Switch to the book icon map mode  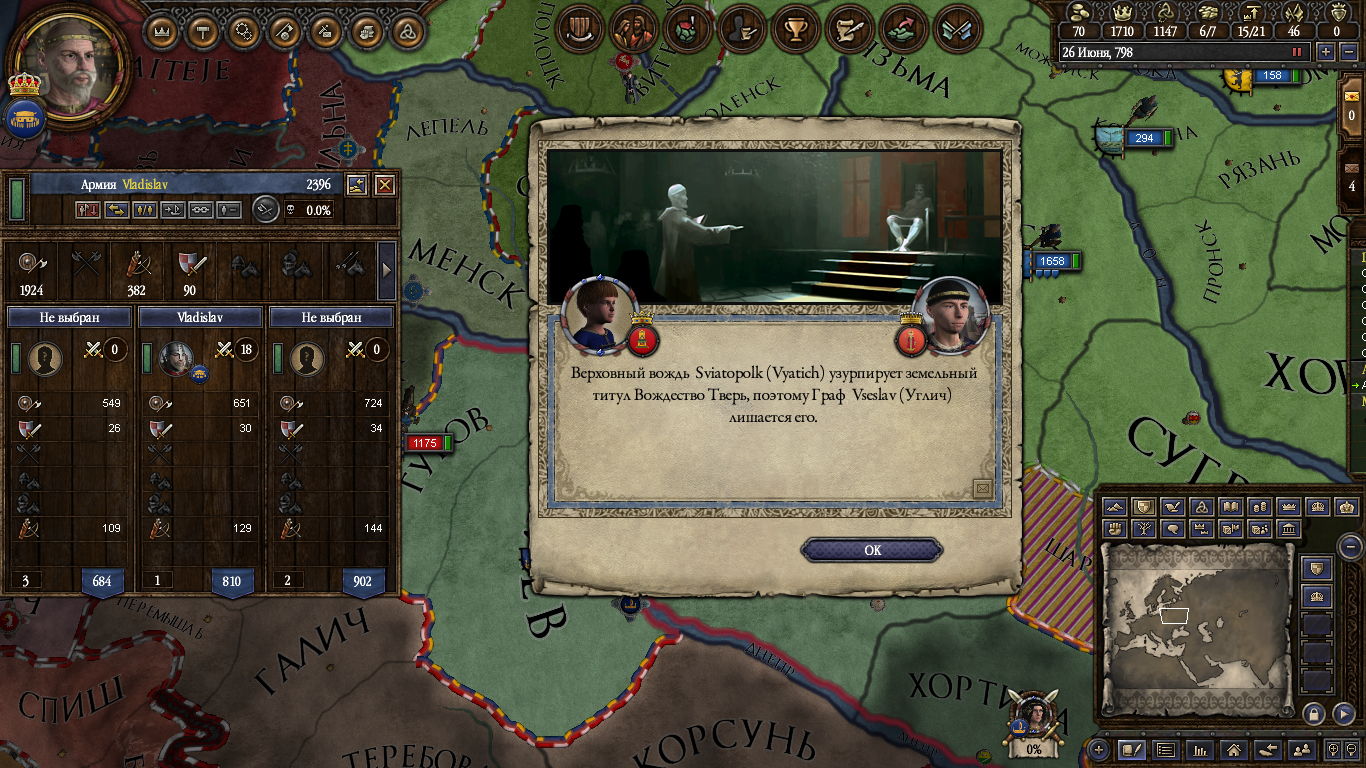click(x=1232, y=507)
